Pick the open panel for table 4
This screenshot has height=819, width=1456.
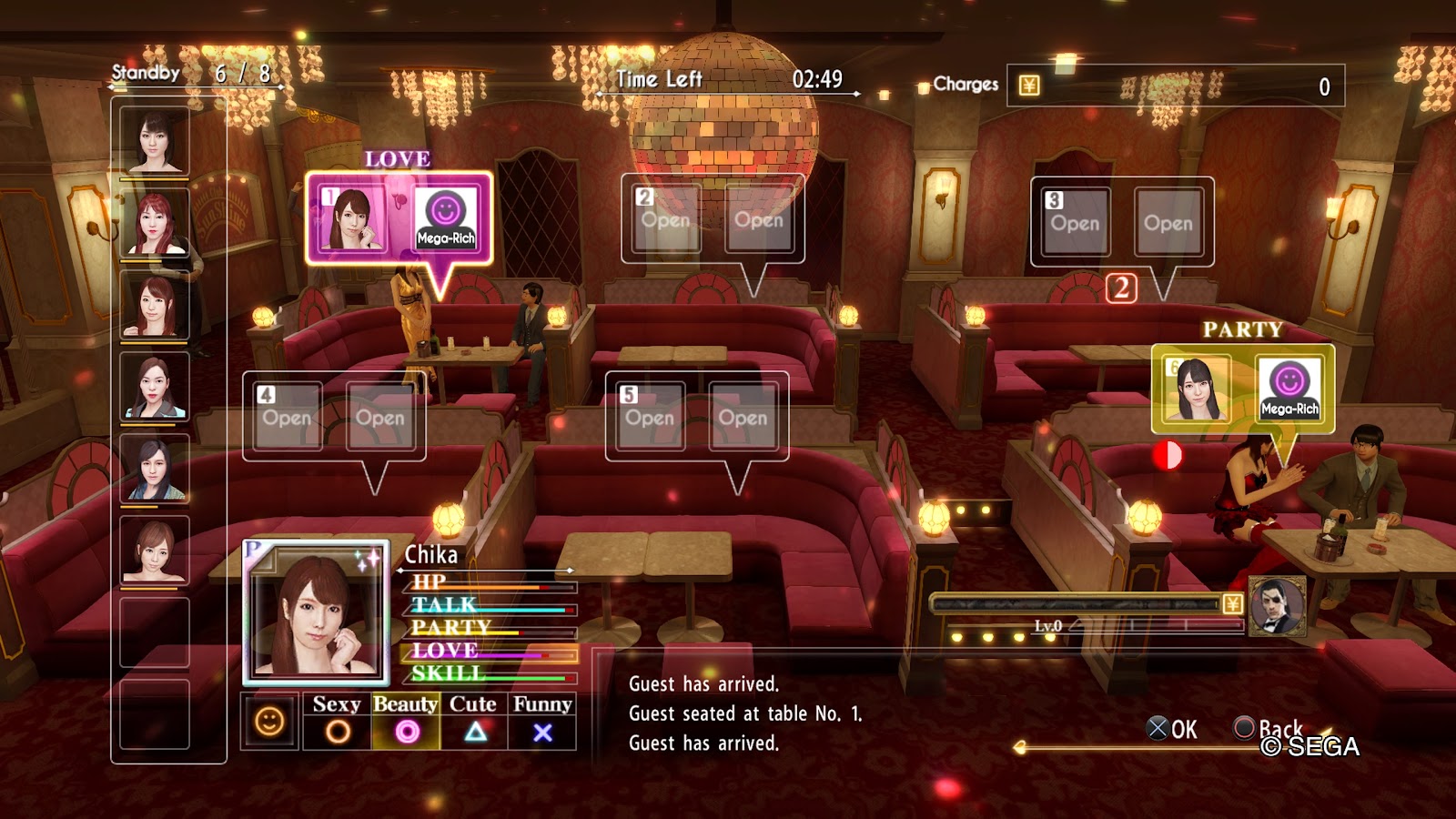point(334,417)
